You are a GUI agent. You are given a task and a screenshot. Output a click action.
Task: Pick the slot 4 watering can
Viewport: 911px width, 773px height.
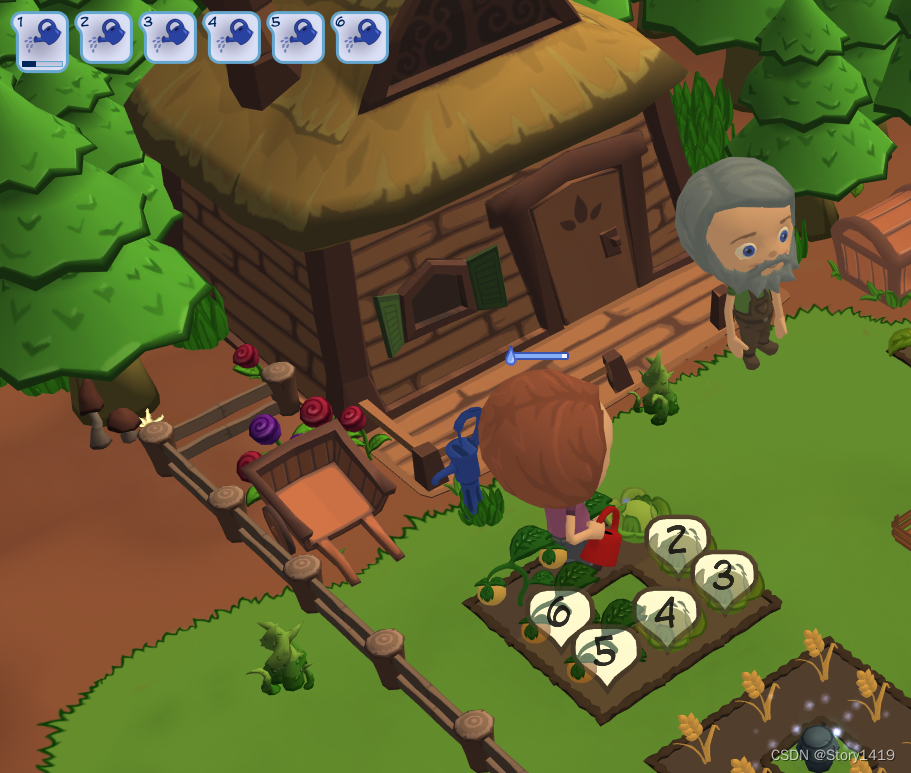click(x=234, y=38)
